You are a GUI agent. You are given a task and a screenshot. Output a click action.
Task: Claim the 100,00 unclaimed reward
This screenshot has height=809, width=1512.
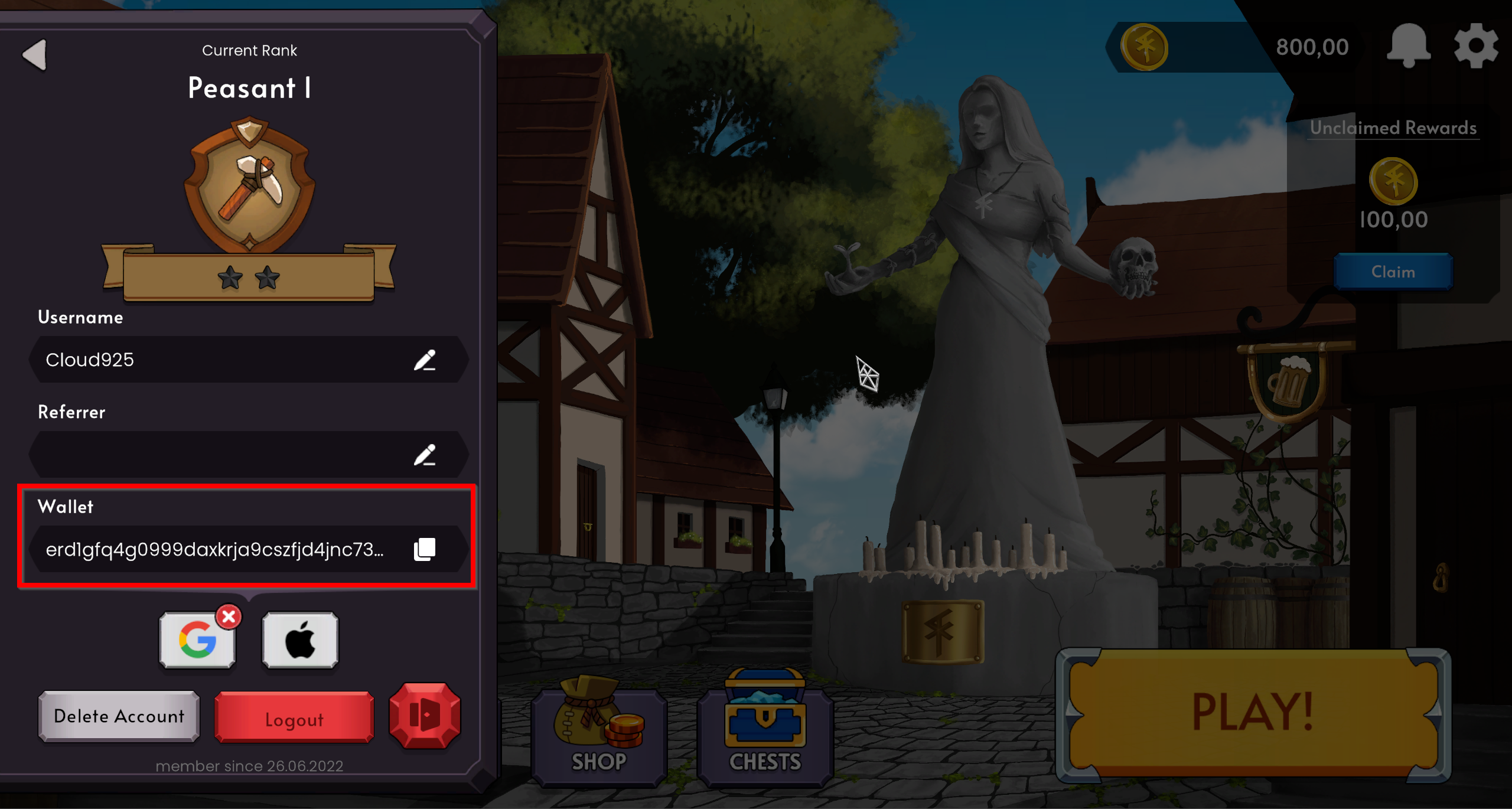pyautogui.click(x=1392, y=272)
